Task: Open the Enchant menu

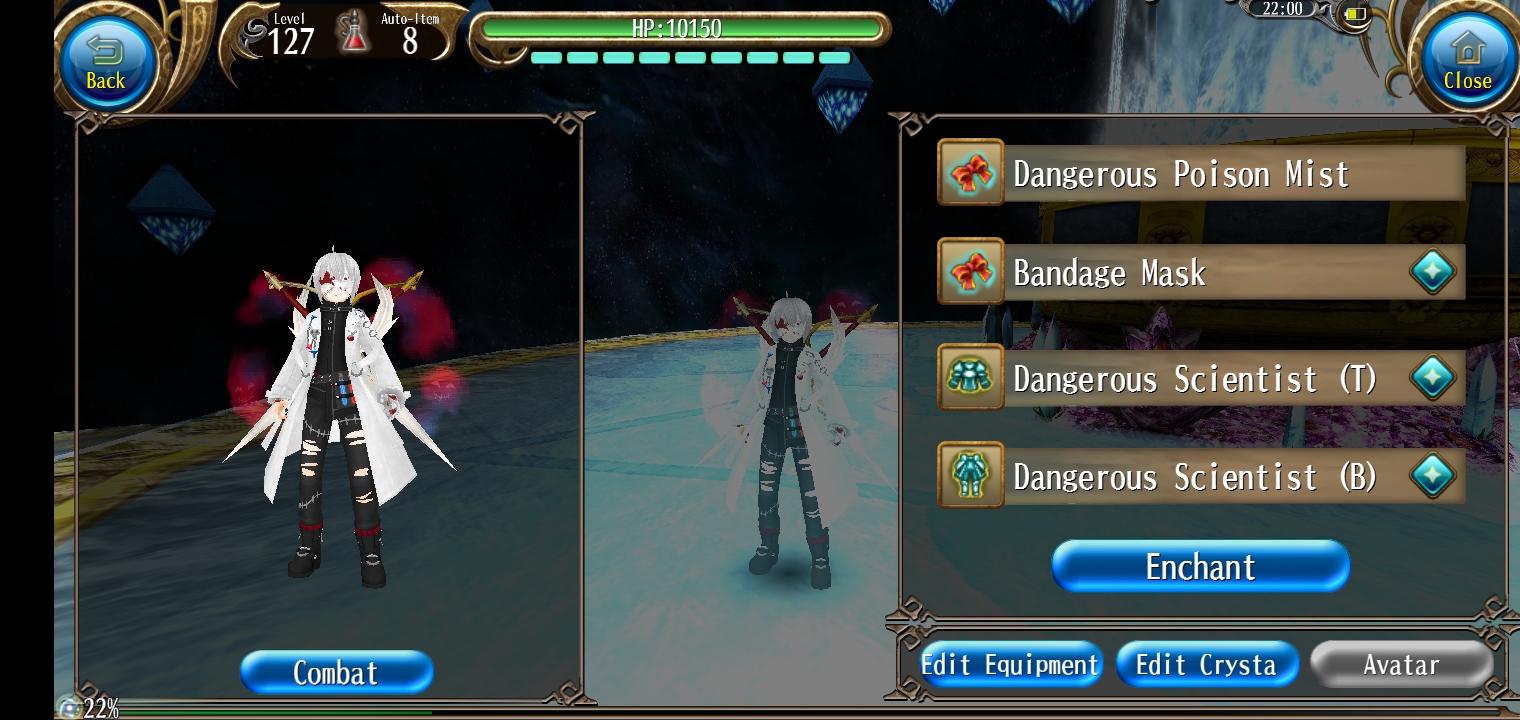Action: pyautogui.click(x=1200, y=567)
